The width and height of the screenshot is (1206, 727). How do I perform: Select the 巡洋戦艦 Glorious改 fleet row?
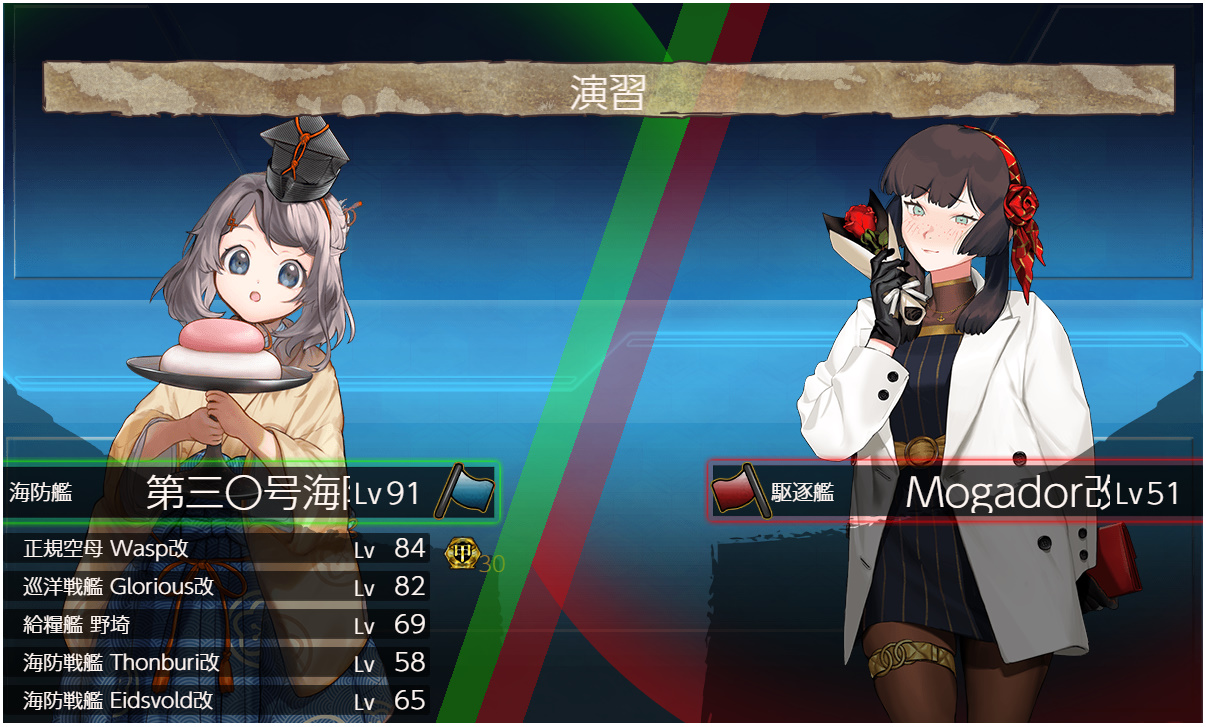click(x=220, y=587)
